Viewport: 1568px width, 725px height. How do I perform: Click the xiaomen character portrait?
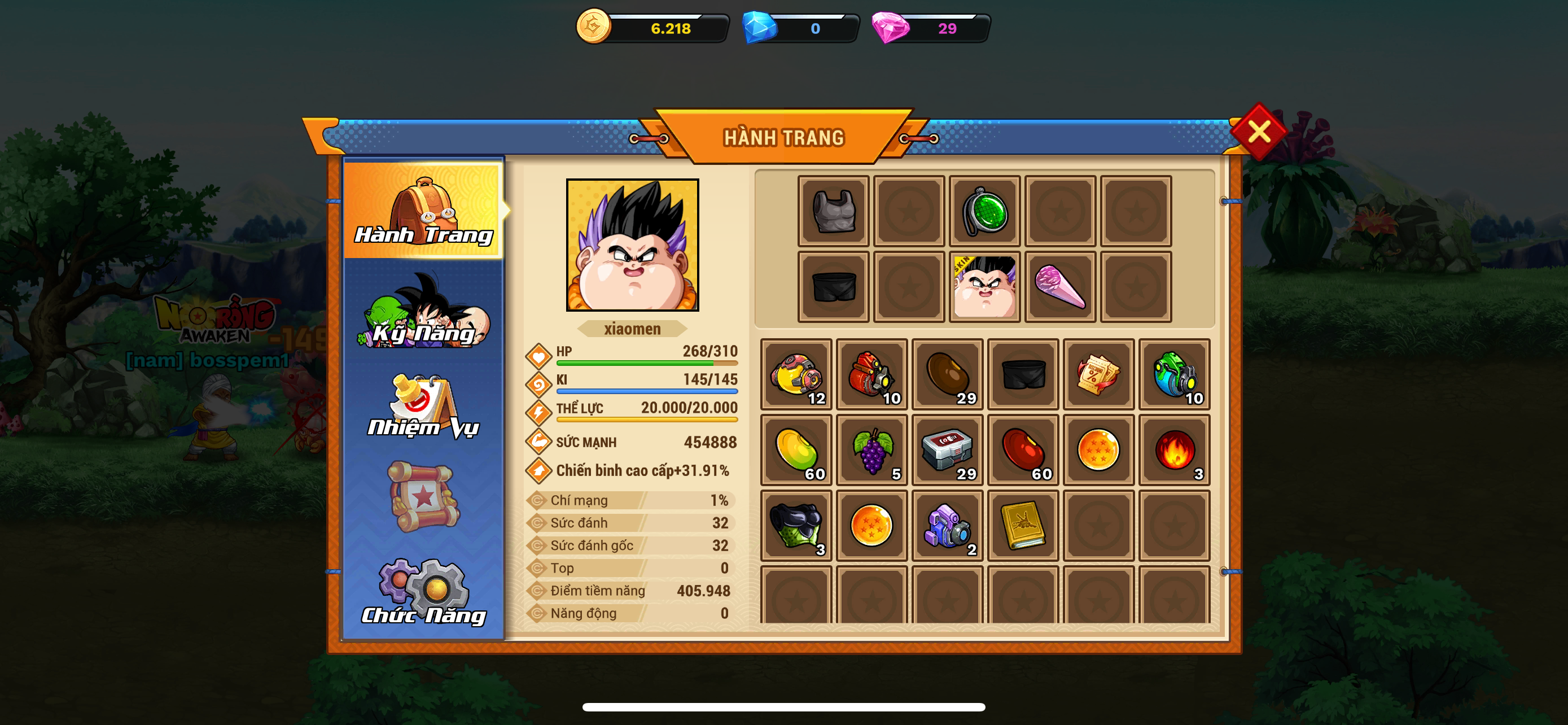[632, 244]
